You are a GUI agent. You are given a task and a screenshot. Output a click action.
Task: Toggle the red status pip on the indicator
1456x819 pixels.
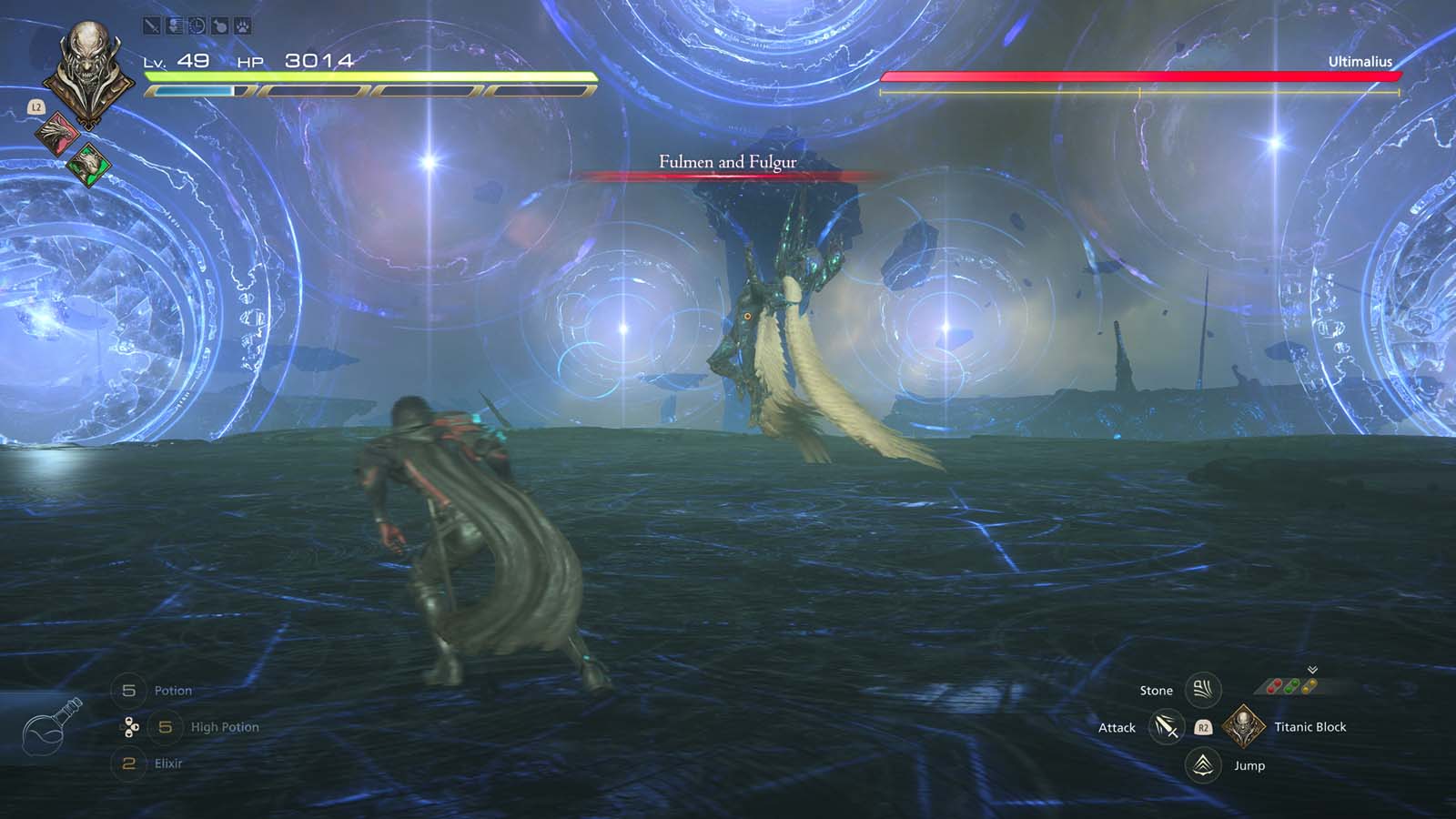[x=1274, y=684]
